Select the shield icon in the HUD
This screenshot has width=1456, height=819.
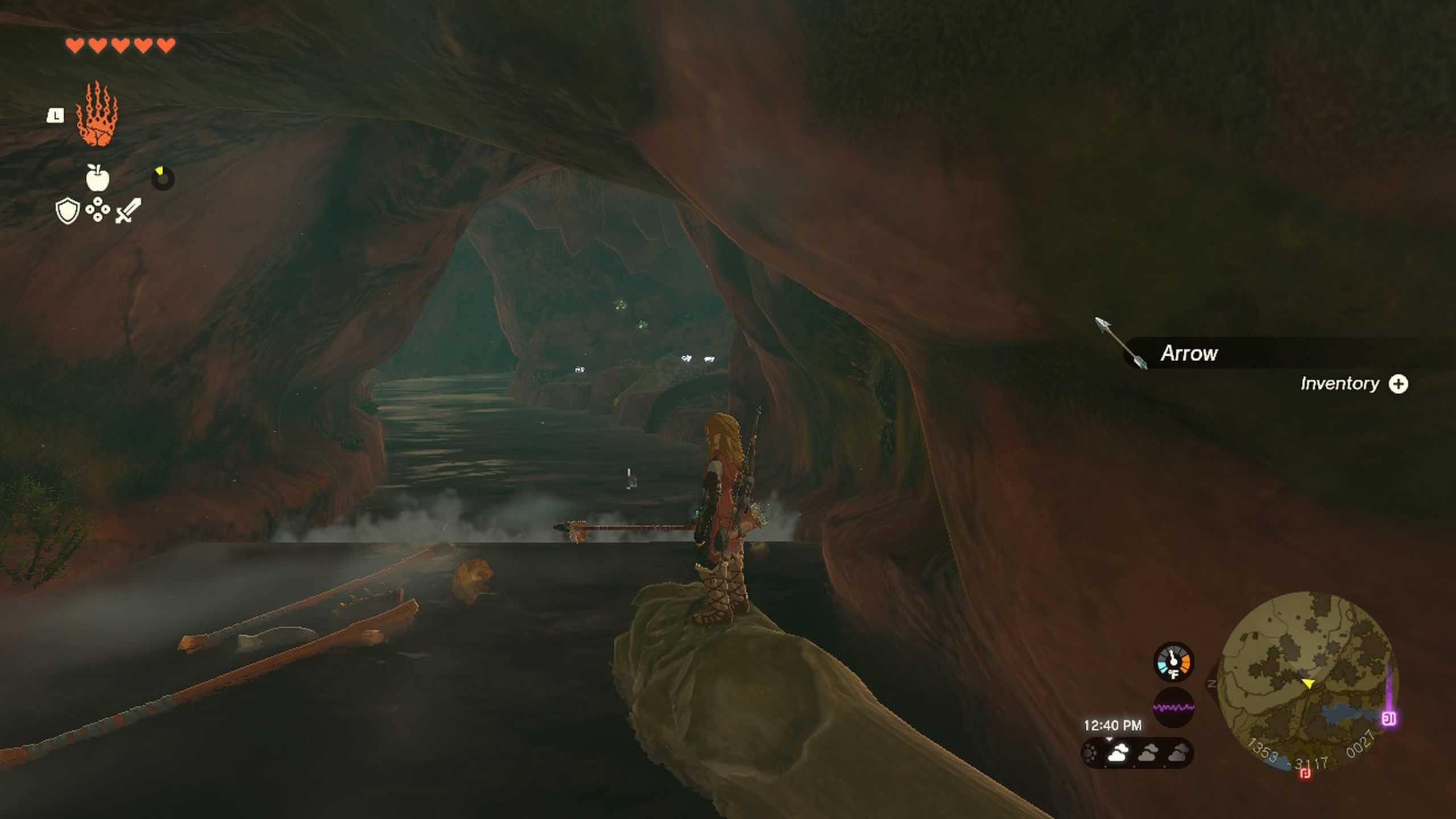67,210
